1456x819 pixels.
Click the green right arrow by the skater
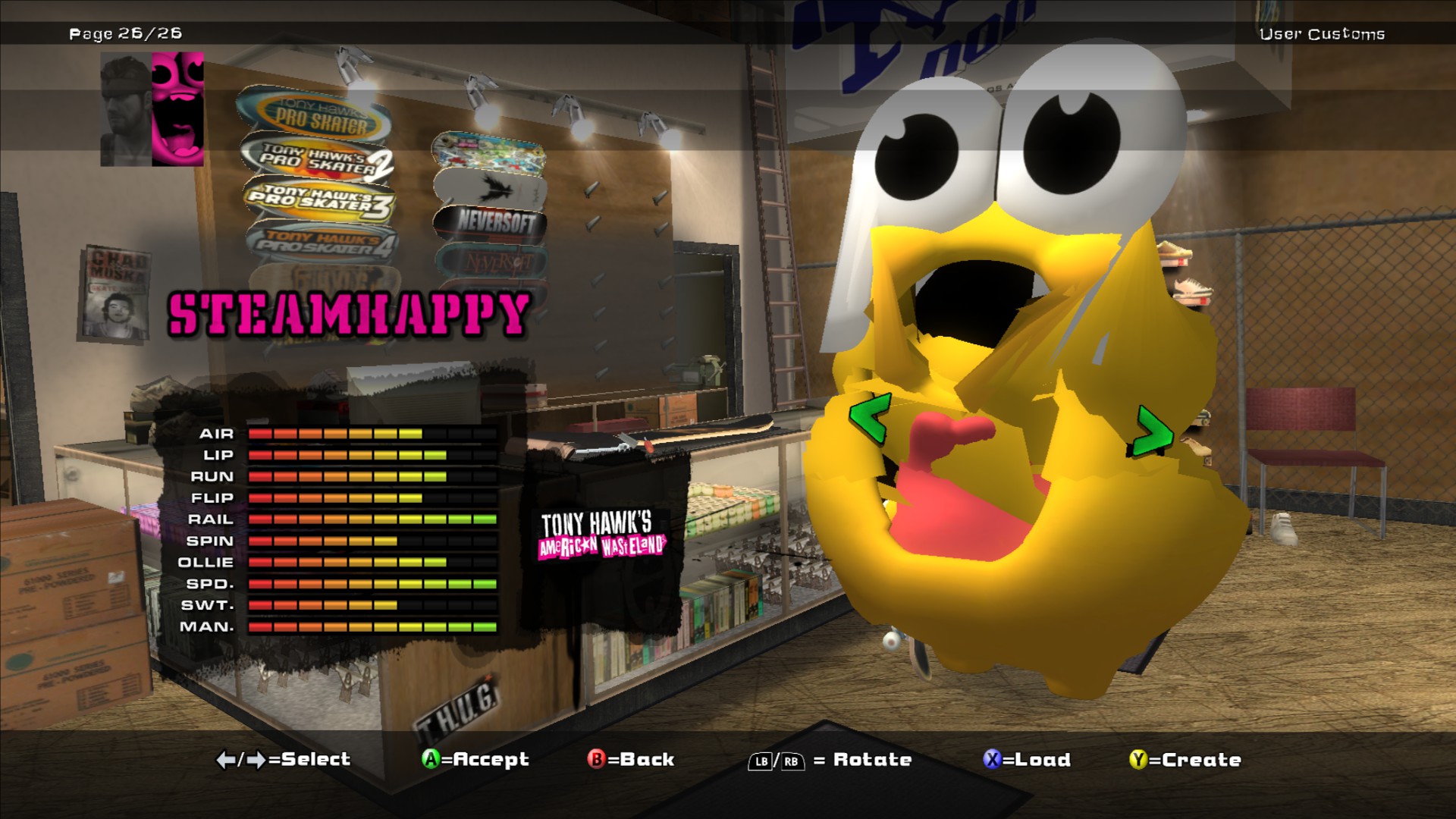click(x=1153, y=432)
